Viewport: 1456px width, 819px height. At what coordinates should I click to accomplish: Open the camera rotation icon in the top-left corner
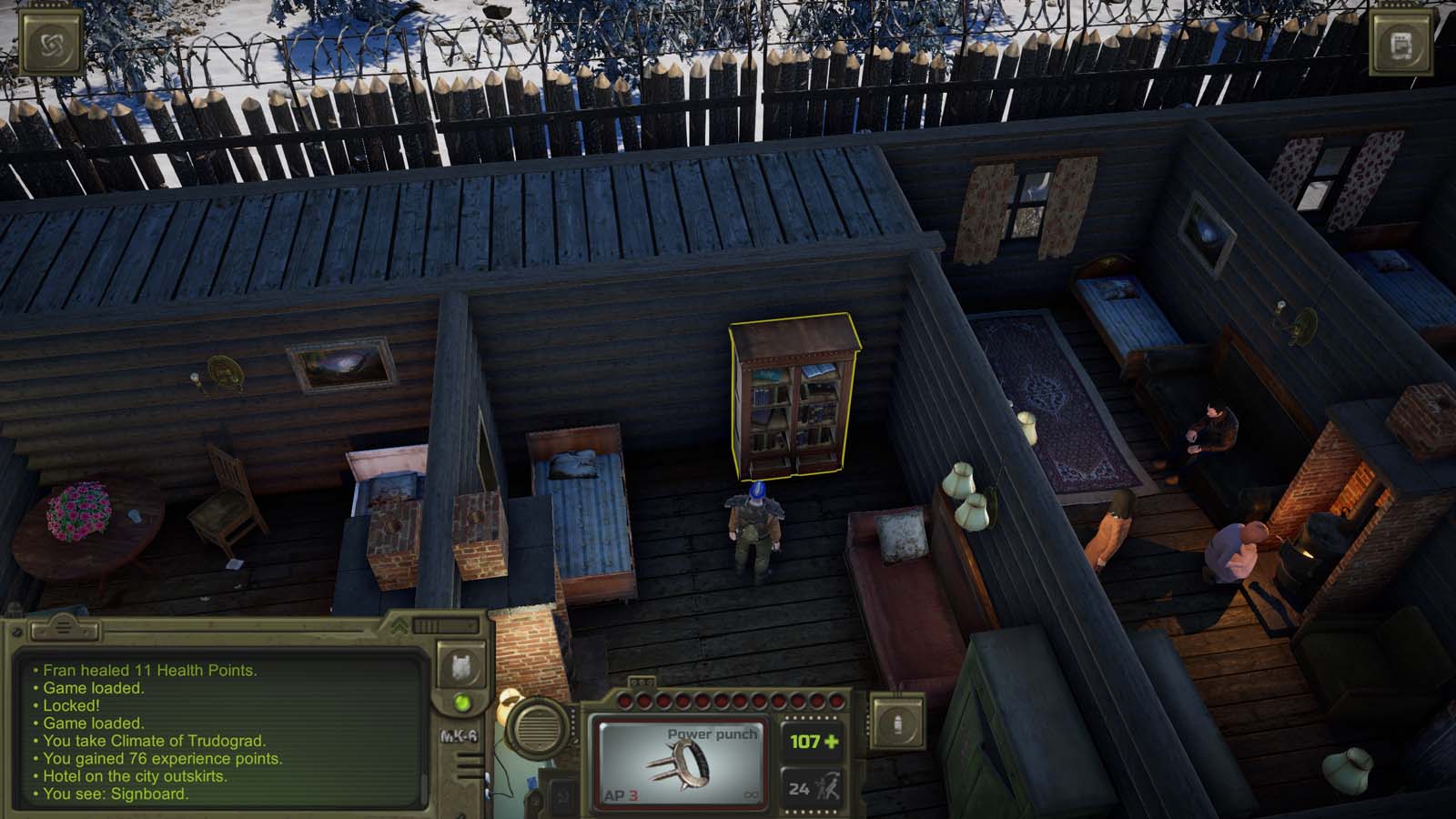click(x=52, y=41)
